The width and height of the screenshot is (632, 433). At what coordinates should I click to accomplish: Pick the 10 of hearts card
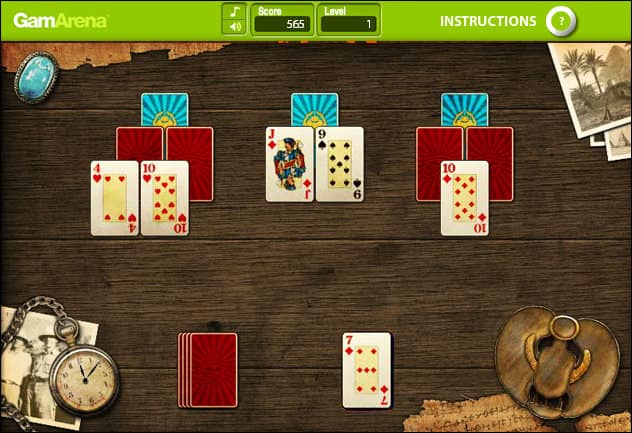(x=165, y=198)
